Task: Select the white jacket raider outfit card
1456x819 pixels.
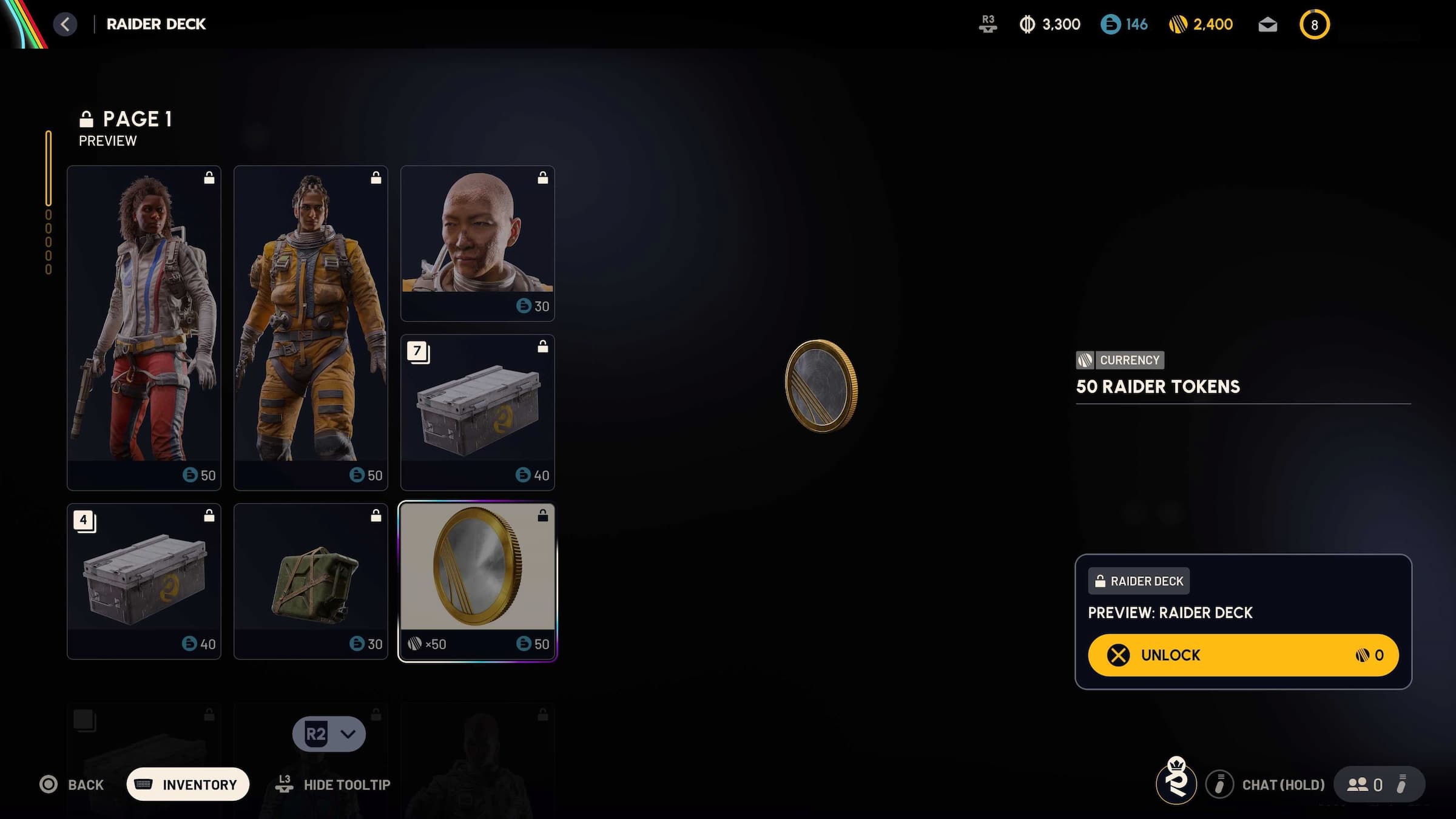Action: coord(144,328)
